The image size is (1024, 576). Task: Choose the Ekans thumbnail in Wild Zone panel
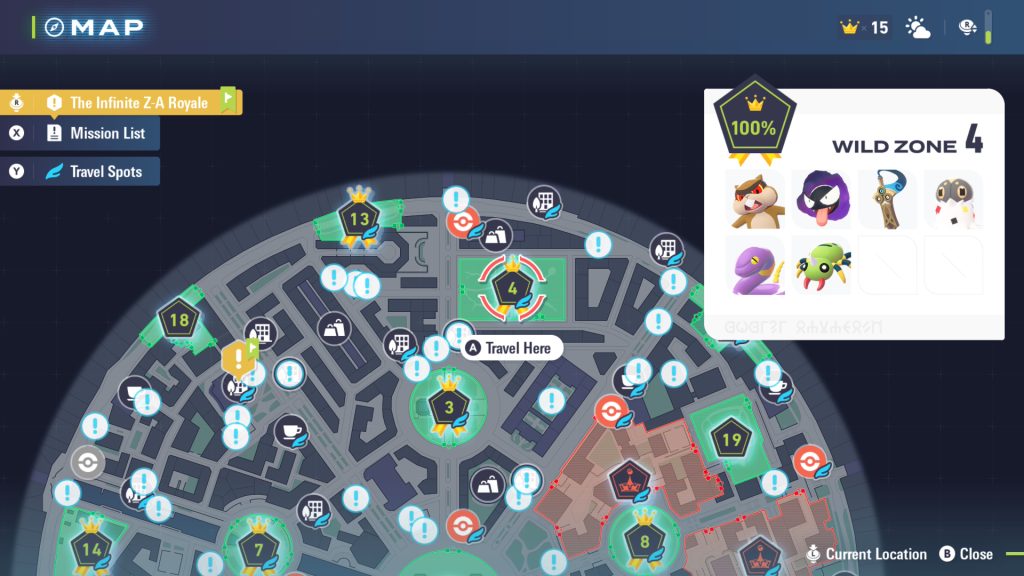756,265
